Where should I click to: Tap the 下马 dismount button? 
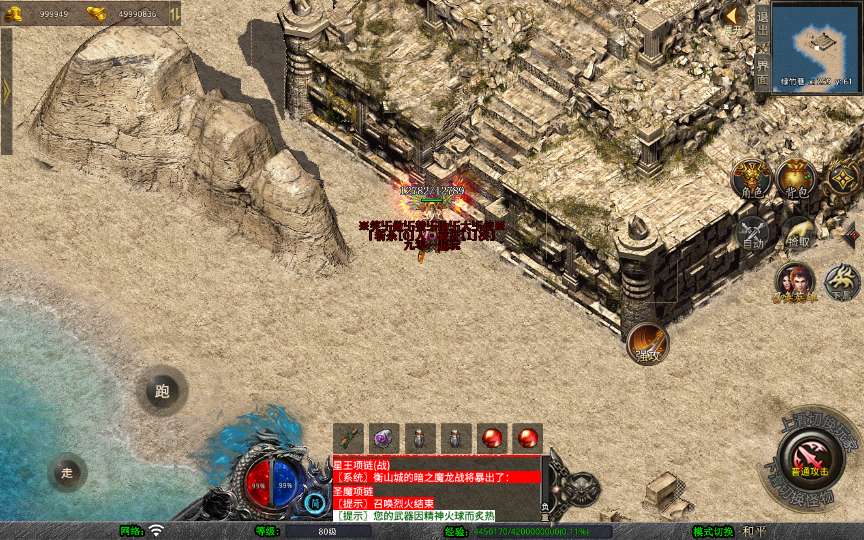pyautogui.click(x=842, y=283)
